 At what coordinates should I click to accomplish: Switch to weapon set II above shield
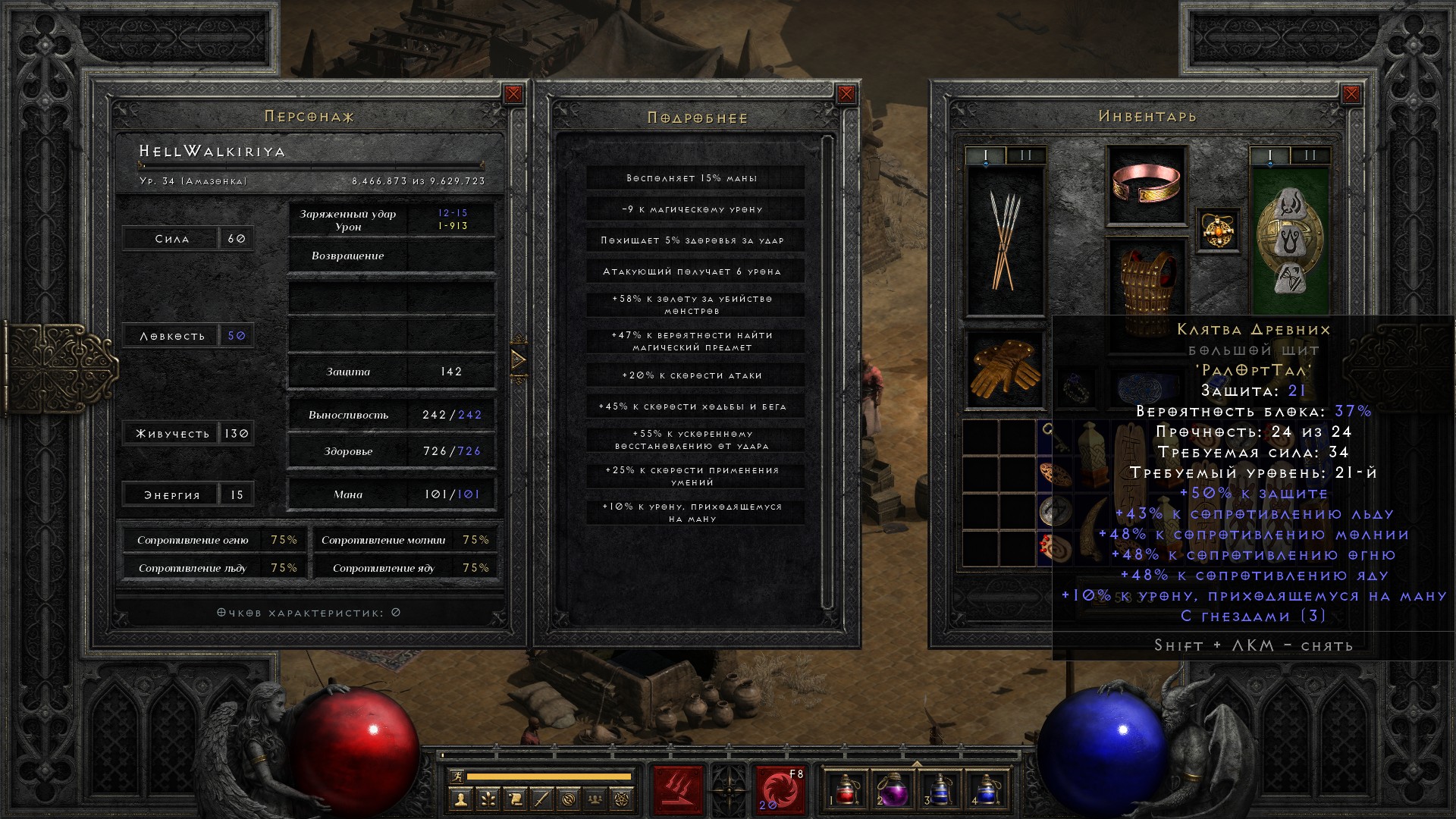1310,155
